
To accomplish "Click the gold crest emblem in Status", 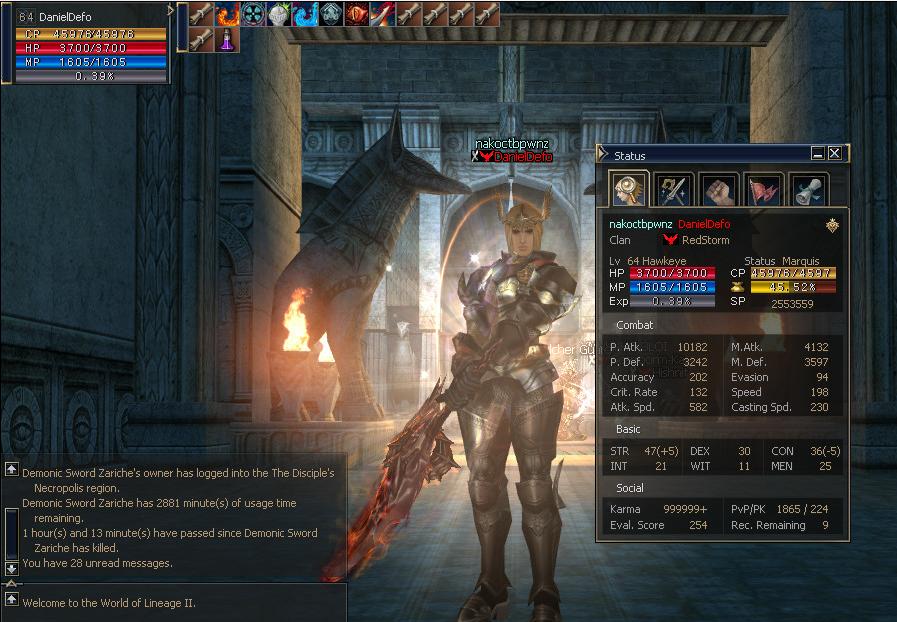I will coord(832,225).
